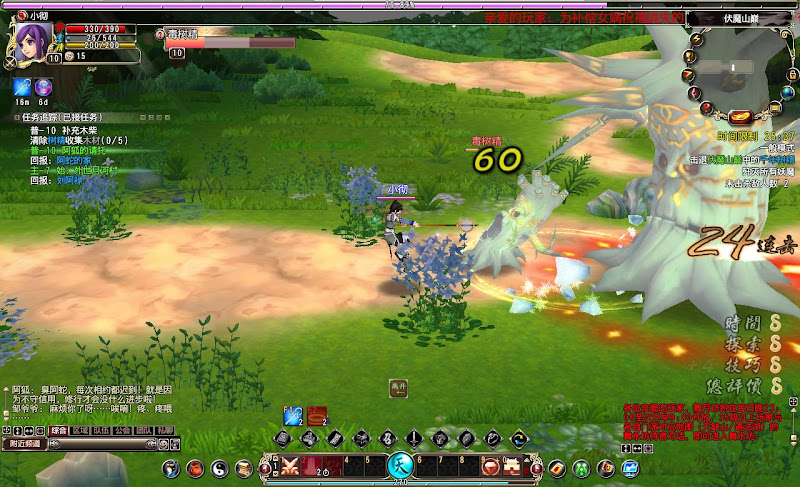Activate the red bowl item in slot 9
The height and width of the screenshot is (487, 800).
pos(491,465)
